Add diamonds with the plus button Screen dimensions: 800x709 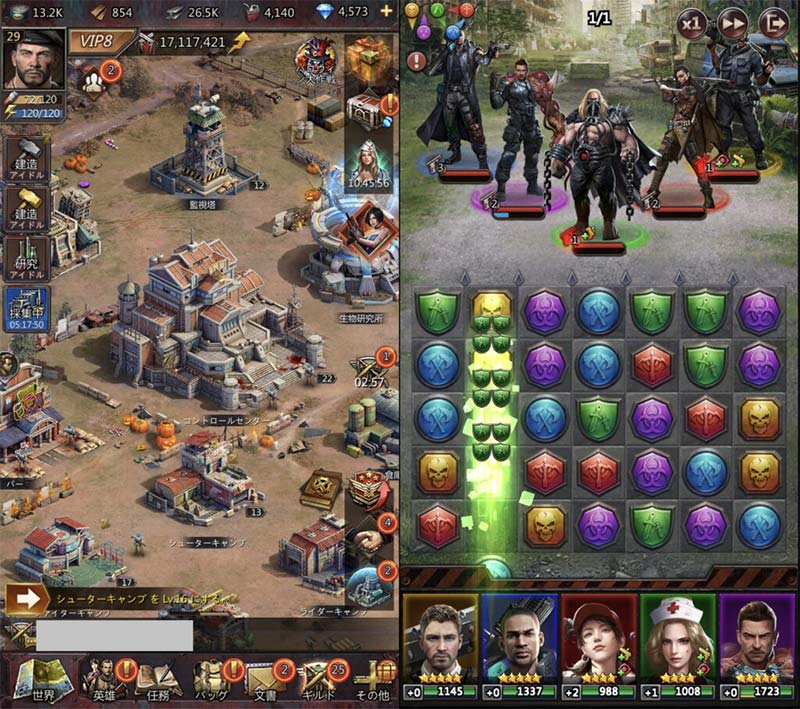pyautogui.click(x=387, y=12)
